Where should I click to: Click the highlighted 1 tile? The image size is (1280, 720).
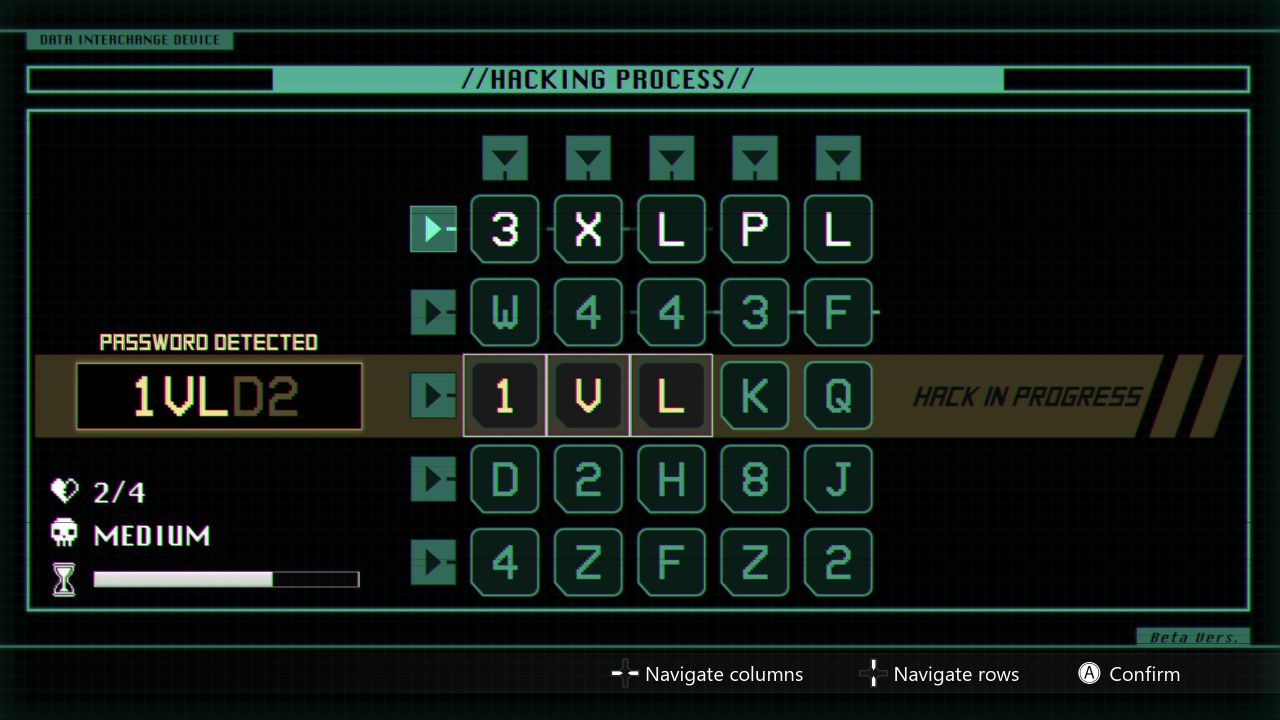[x=505, y=396]
